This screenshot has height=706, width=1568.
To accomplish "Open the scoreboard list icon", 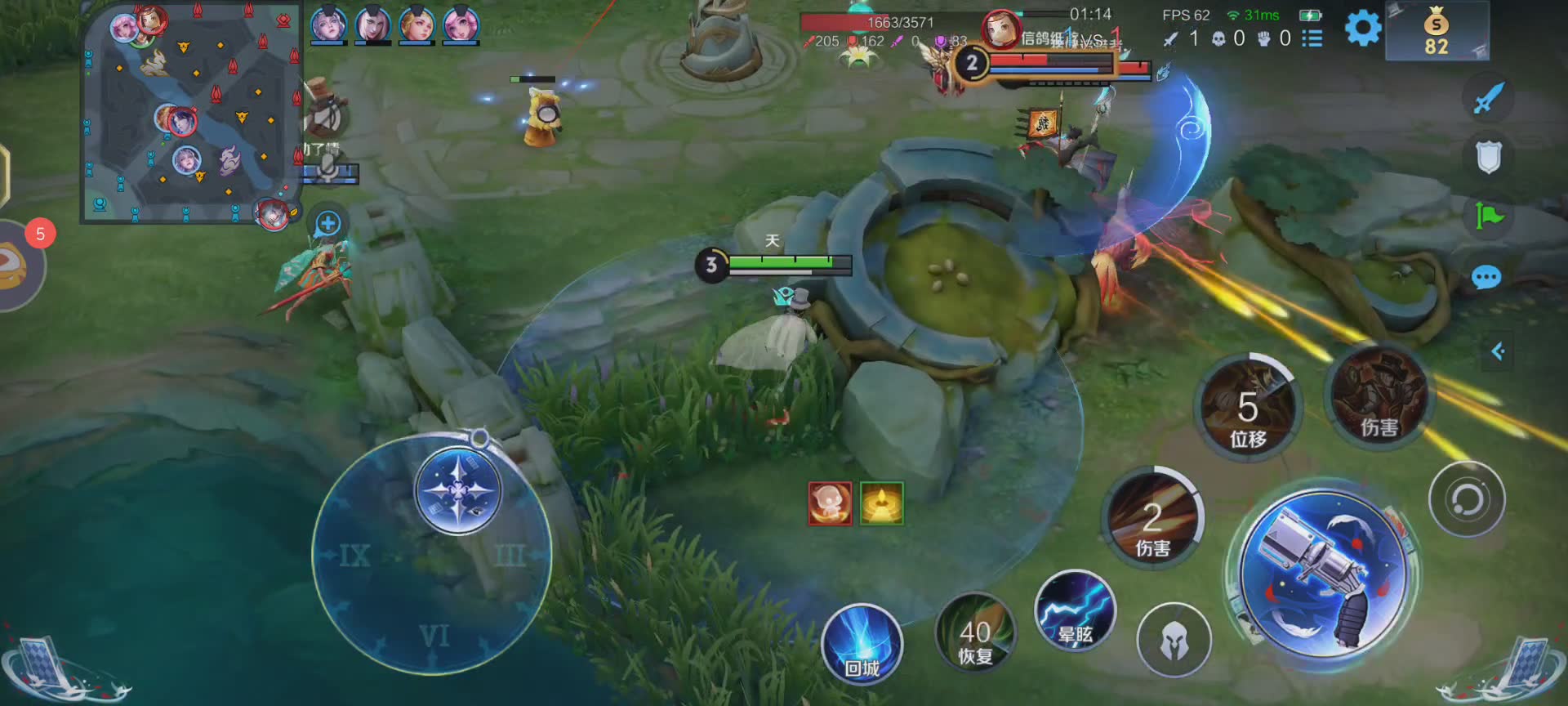I will [1312, 38].
